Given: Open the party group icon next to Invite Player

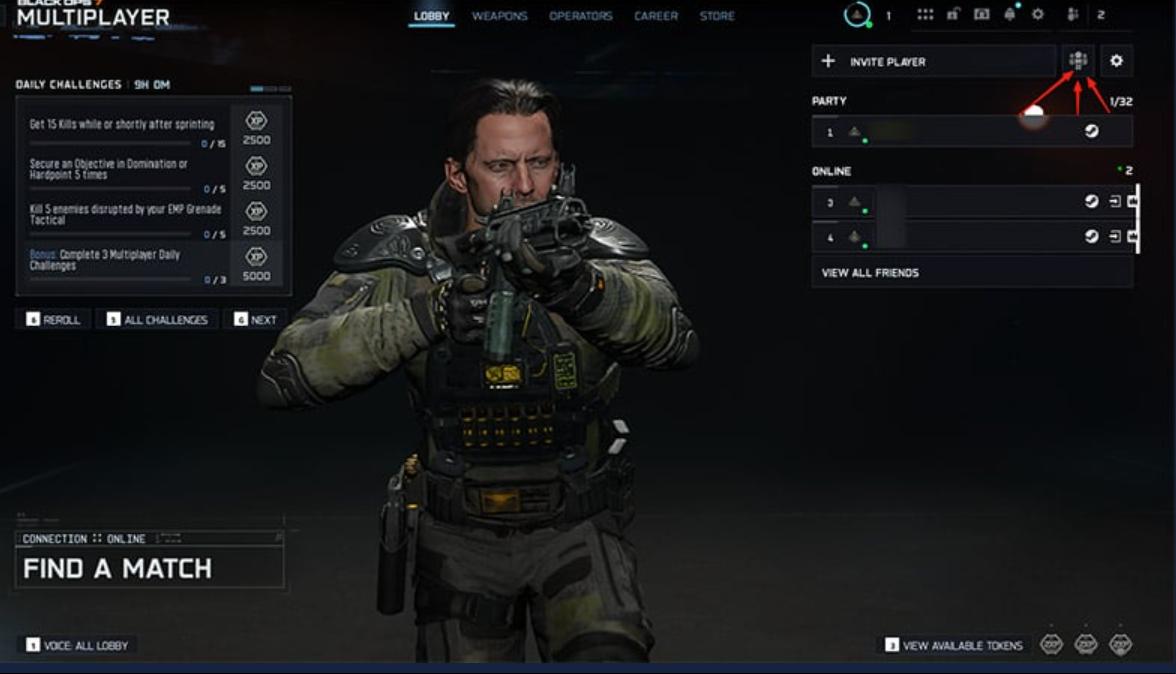Looking at the screenshot, I should (x=1078, y=61).
